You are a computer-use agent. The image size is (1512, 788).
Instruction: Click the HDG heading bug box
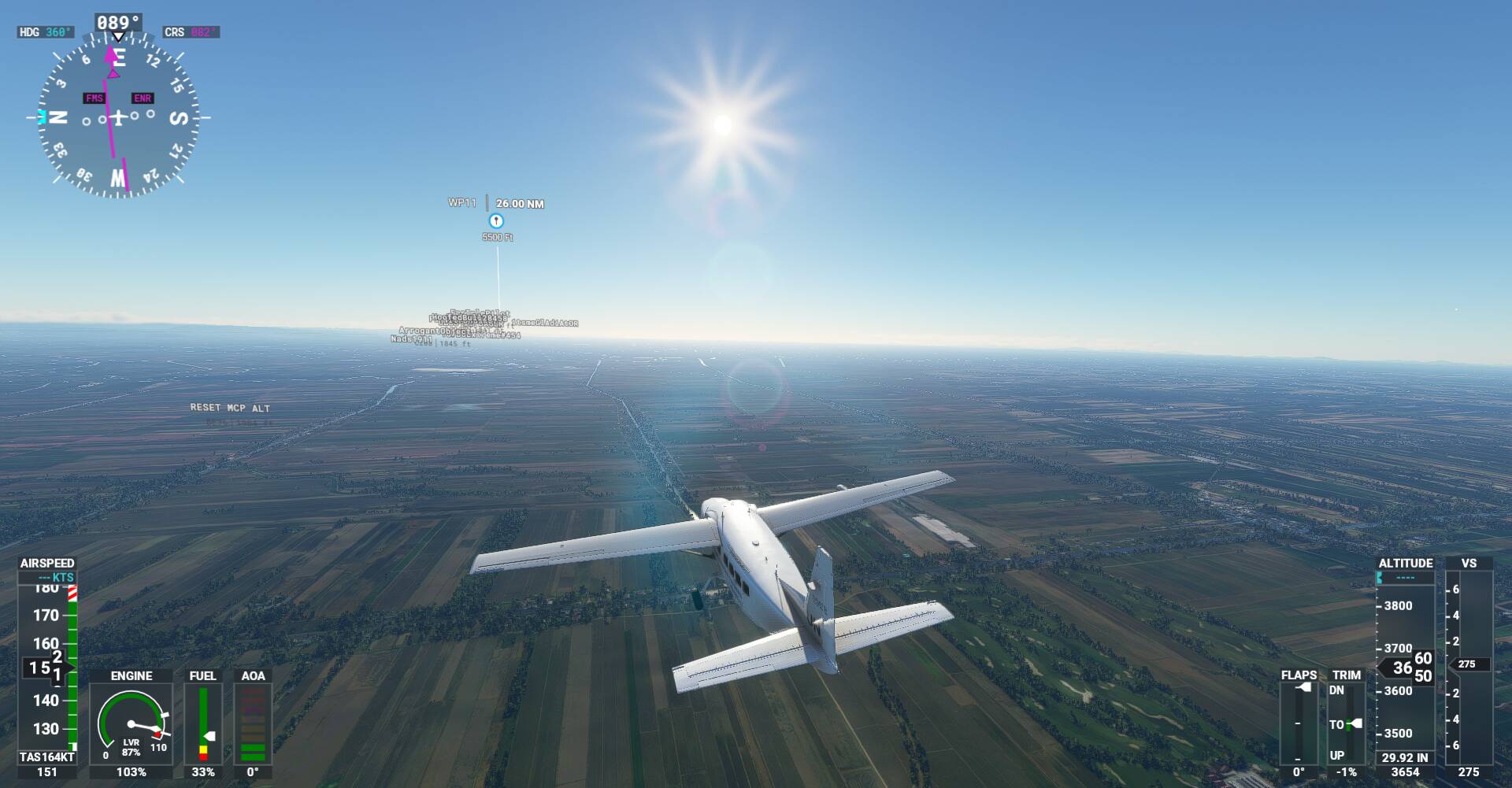46,32
